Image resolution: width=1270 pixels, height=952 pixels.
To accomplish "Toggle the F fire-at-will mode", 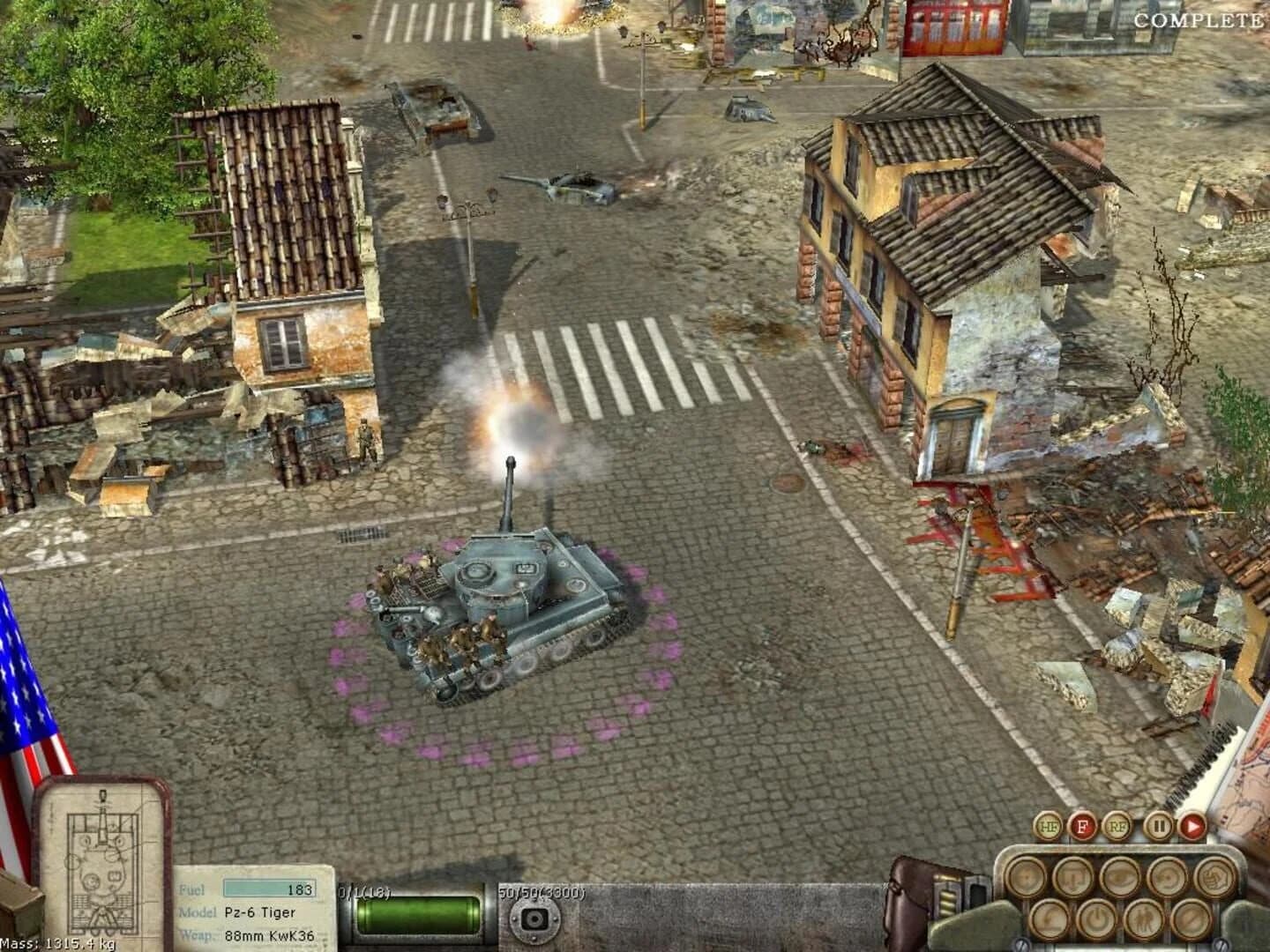I will (1083, 827).
